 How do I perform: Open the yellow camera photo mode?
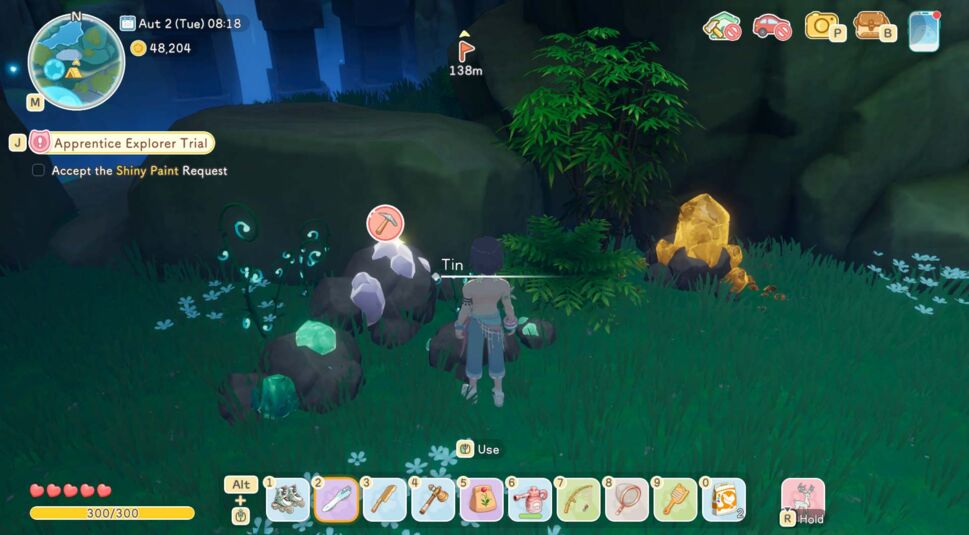[x=822, y=26]
